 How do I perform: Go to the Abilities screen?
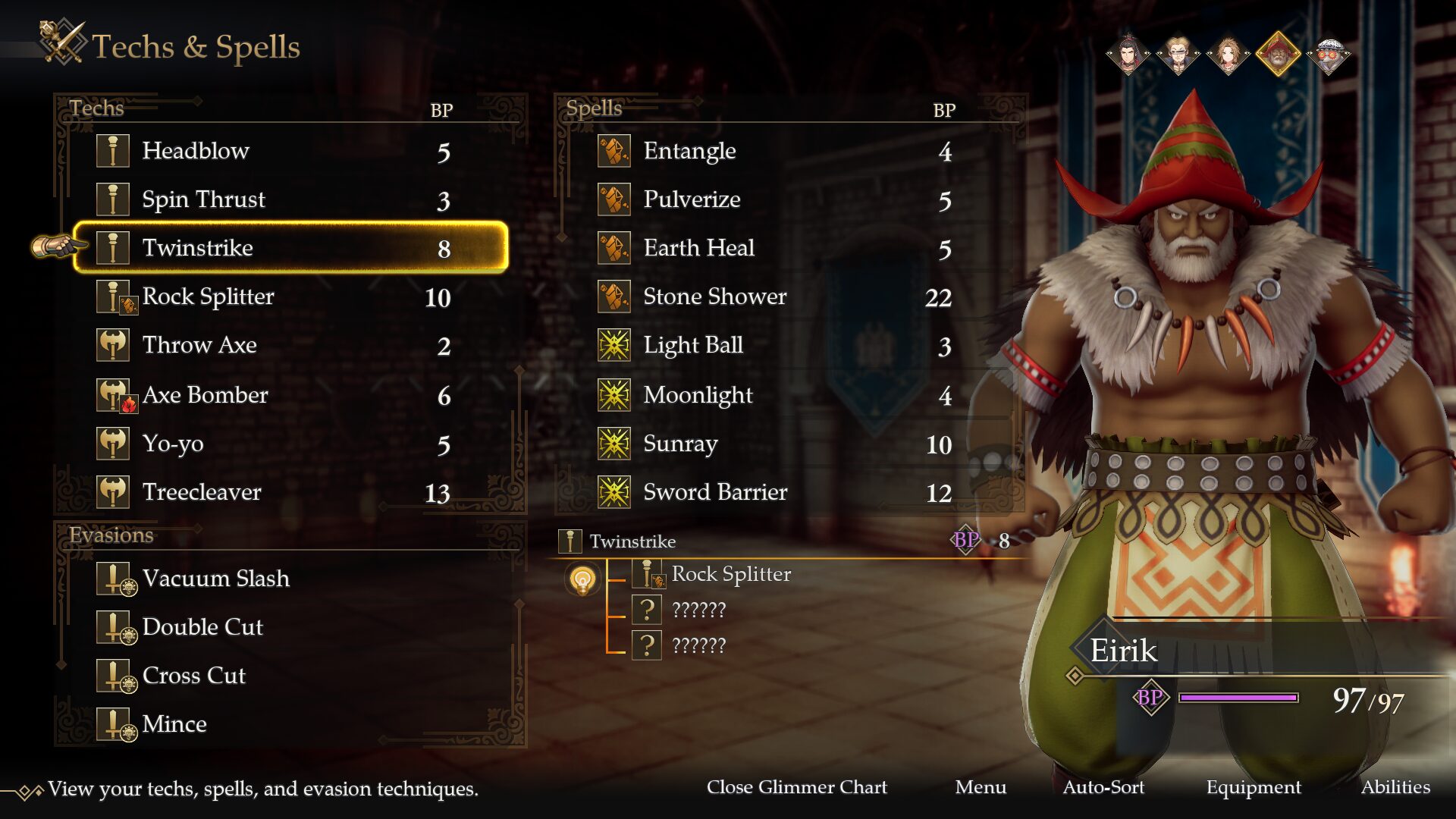pos(1395,787)
